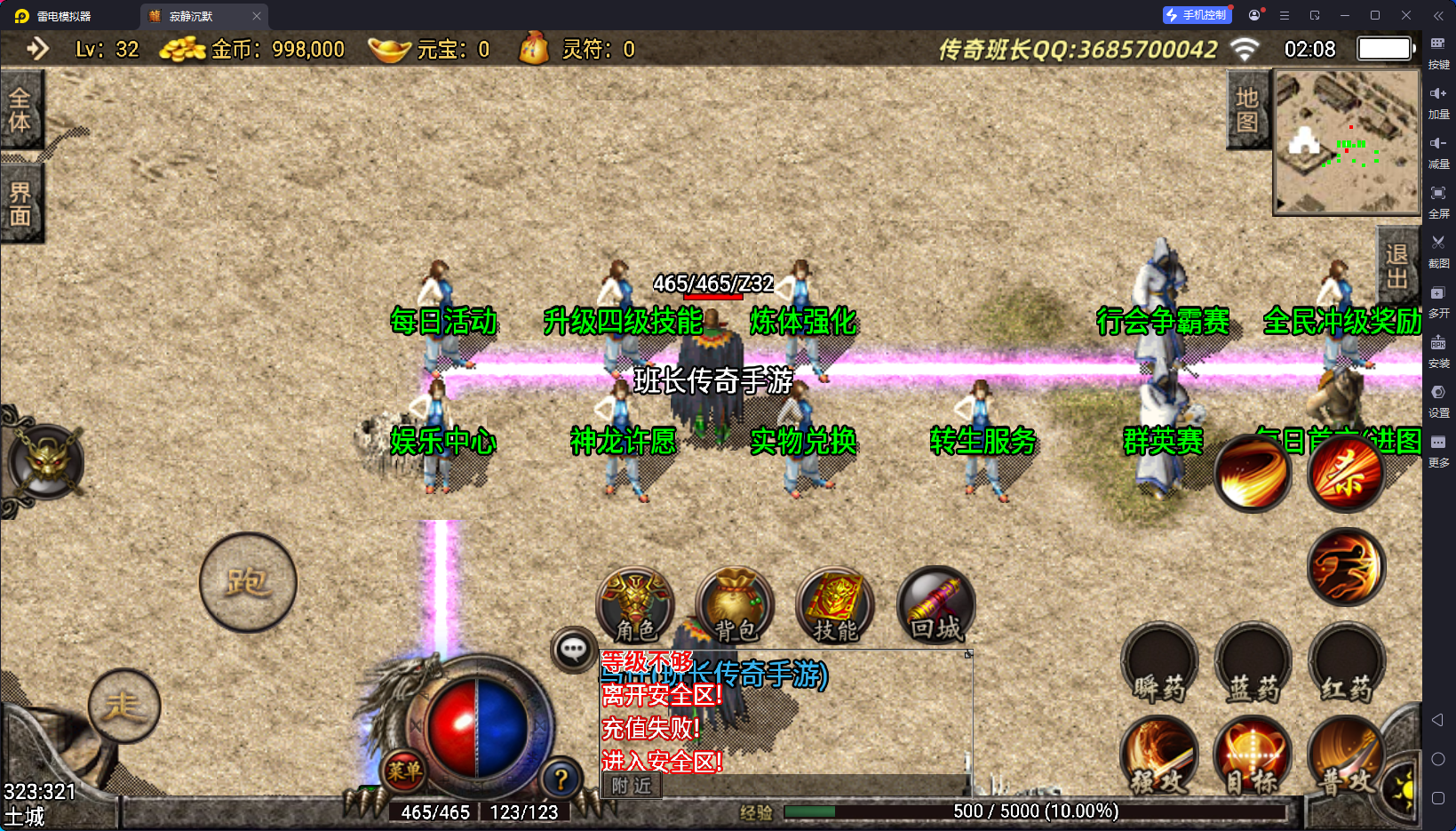1456x831 pixels.
Task: Tap the 走 walk button
Action: pos(124,706)
